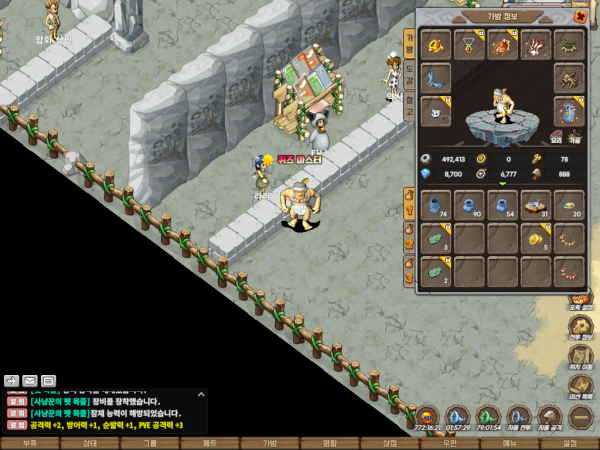The height and width of the screenshot is (450, 600).
Task: Open the 위치 이동 map icon
Action: click(x=581, y=358)
